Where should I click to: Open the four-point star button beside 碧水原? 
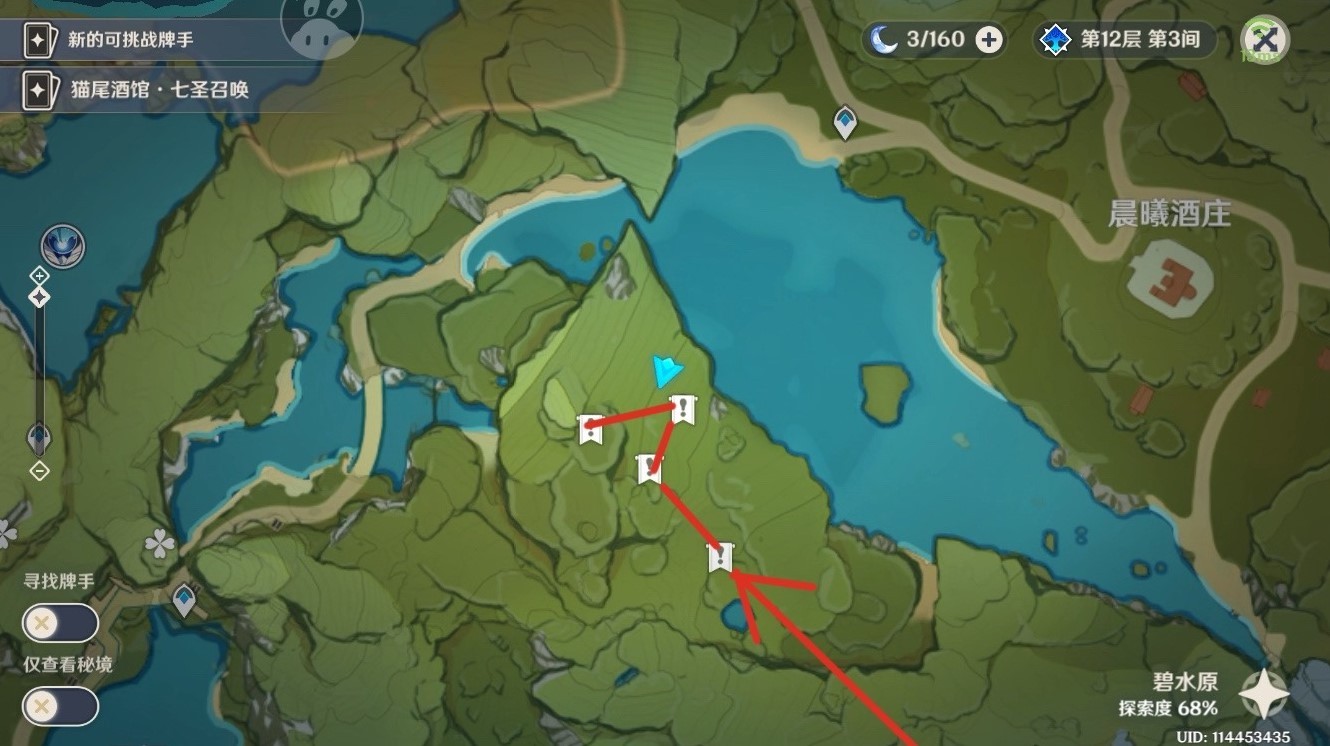coord(1263,694)
